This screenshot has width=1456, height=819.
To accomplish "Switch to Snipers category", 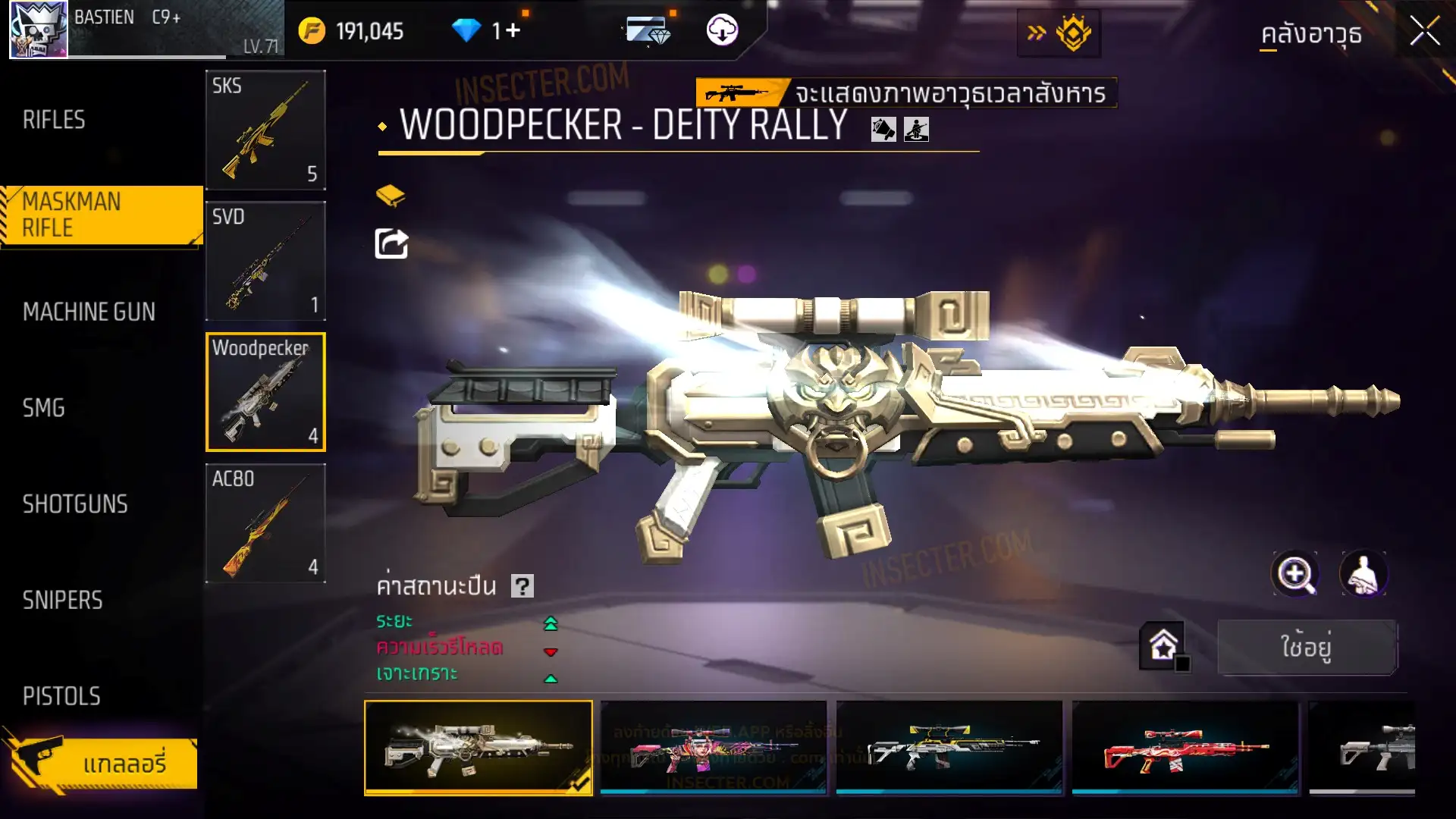I will 62,601.
